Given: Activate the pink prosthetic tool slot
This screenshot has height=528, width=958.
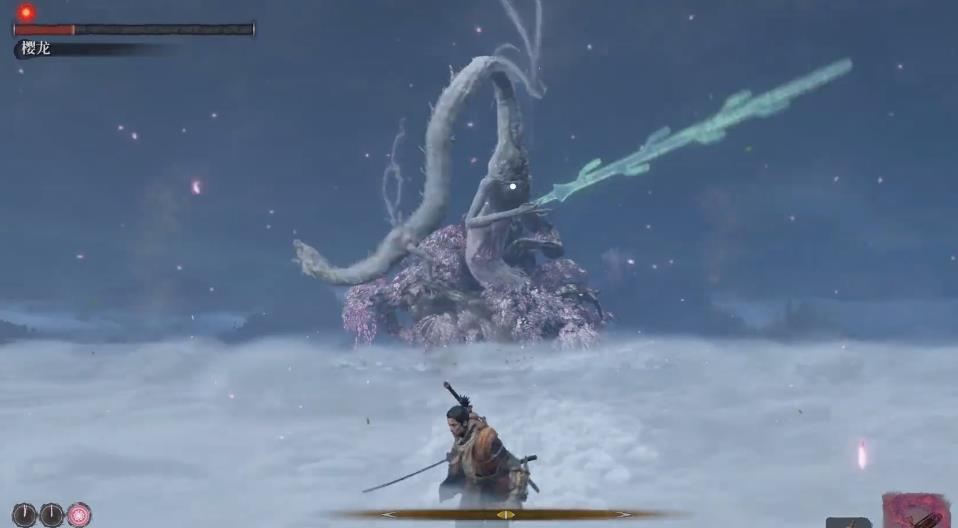Looking at the screenshot, I should point(916,511).
